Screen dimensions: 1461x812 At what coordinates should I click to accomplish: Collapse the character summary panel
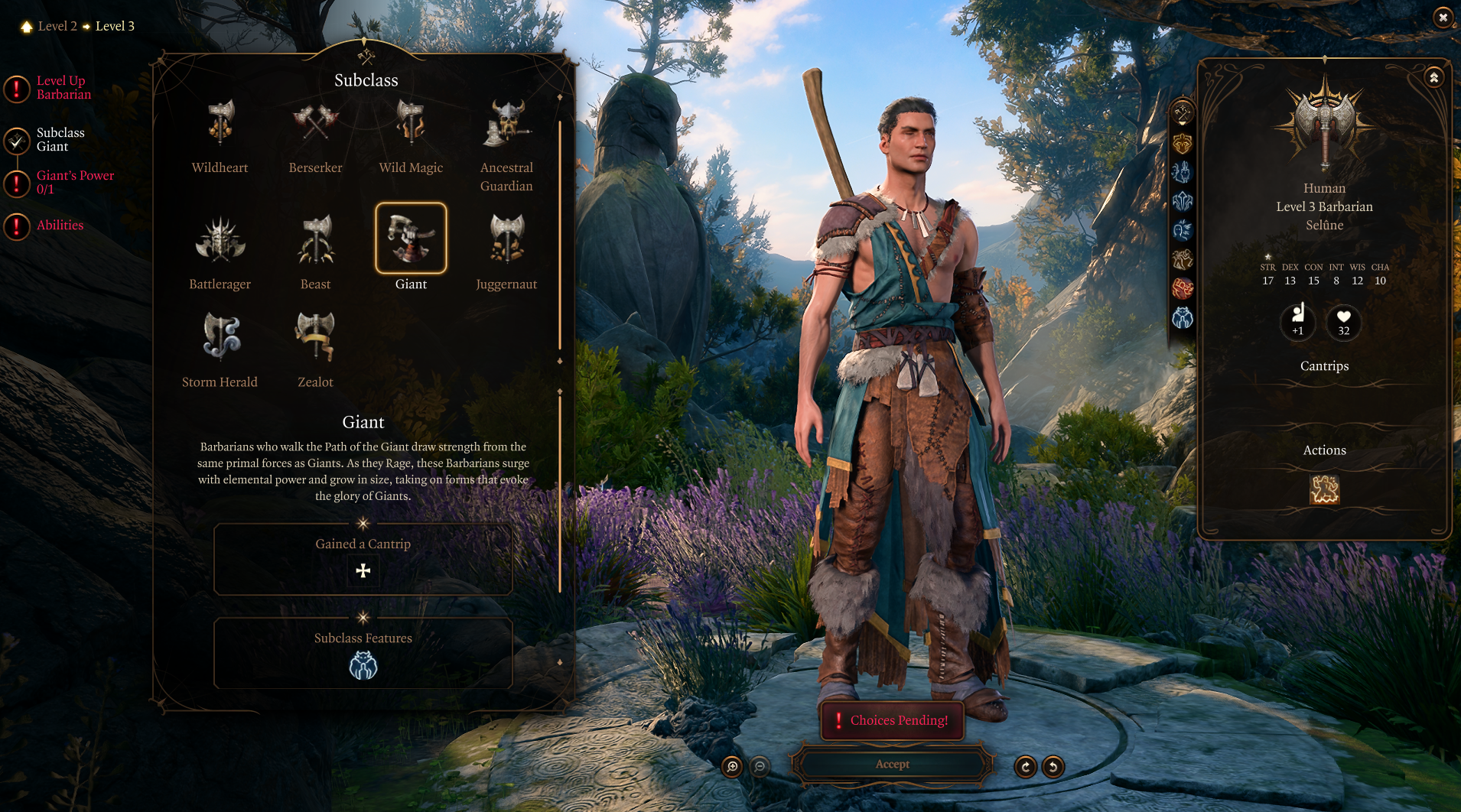click(1434, 78)
